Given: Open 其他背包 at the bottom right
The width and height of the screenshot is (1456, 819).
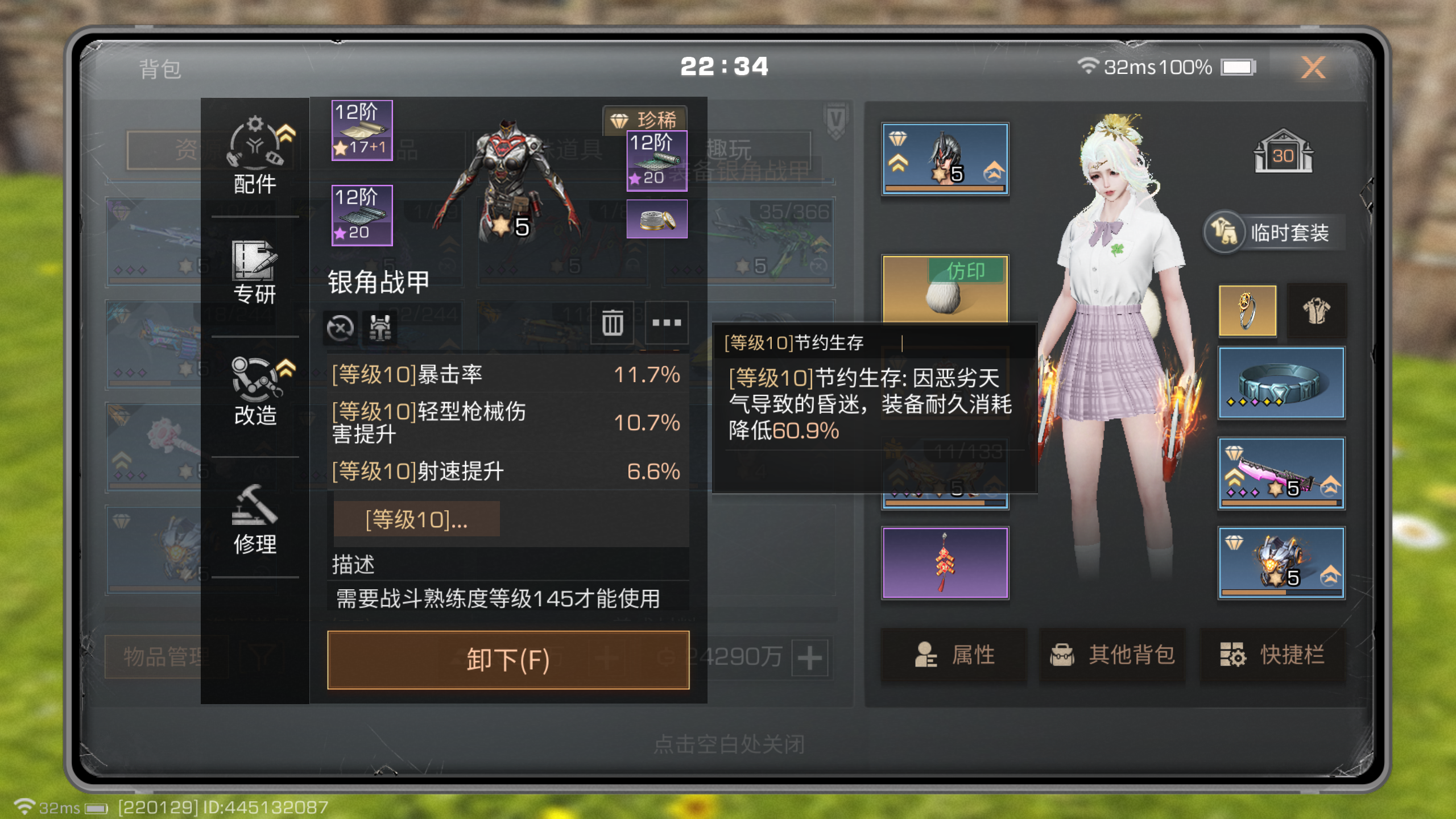Looking at the screenshot, I should (x=1111, y=655).
